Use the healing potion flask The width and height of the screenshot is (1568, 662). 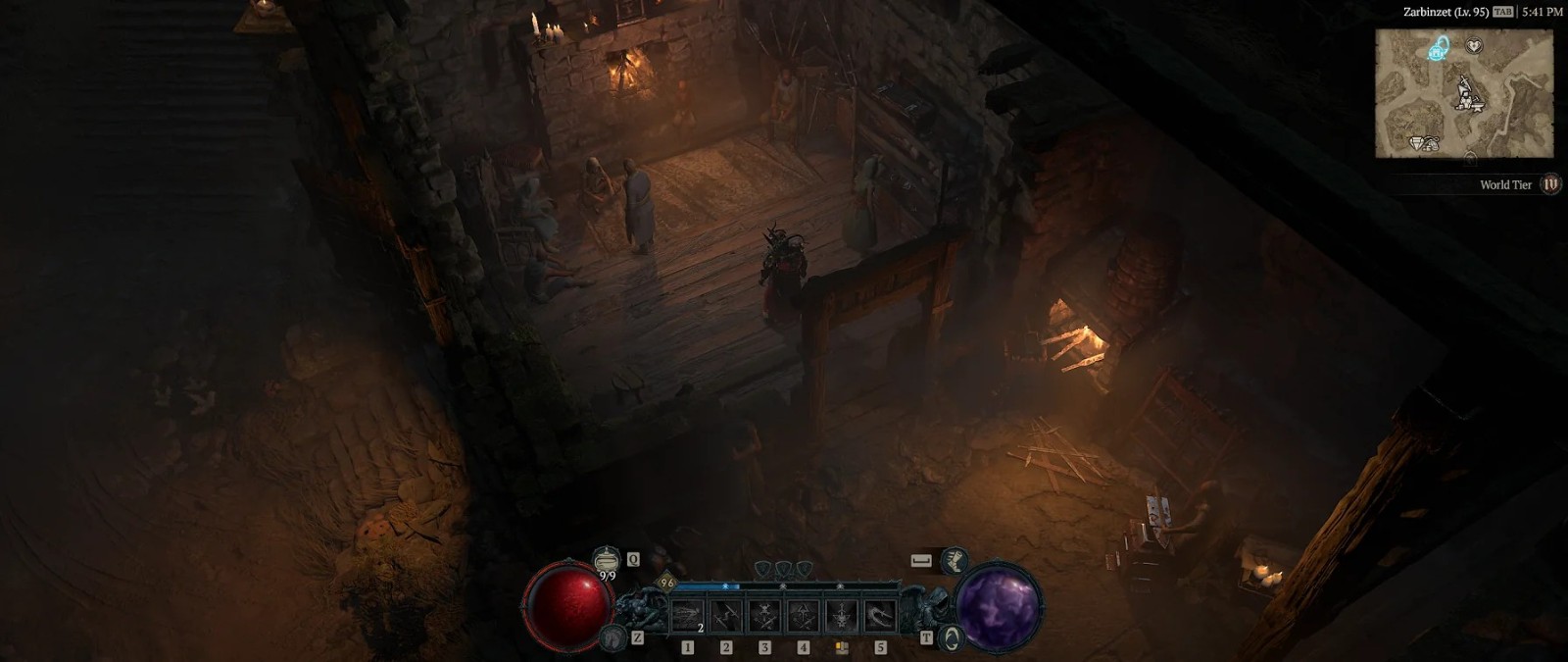607,560
